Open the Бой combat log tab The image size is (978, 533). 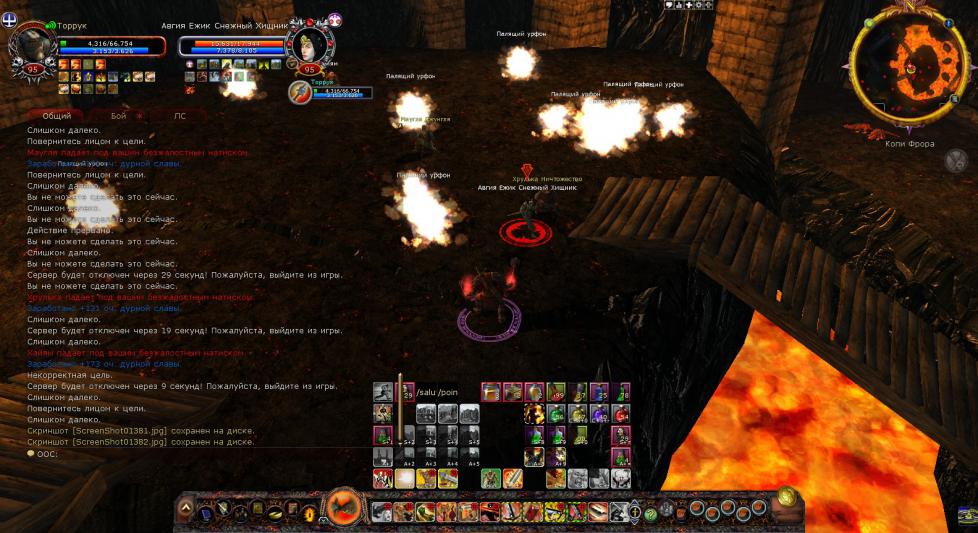119,116
